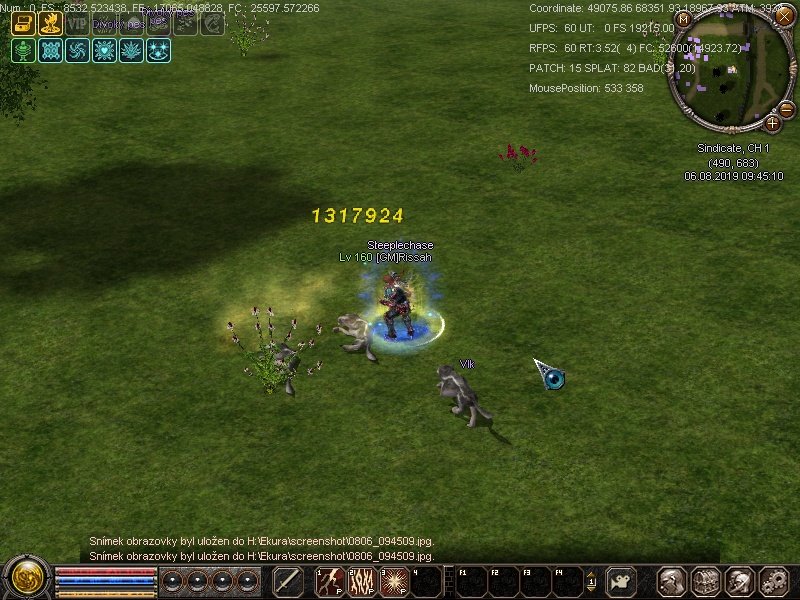Select the teal swirl buff icon
800x600 pixels.
(77, 51)
